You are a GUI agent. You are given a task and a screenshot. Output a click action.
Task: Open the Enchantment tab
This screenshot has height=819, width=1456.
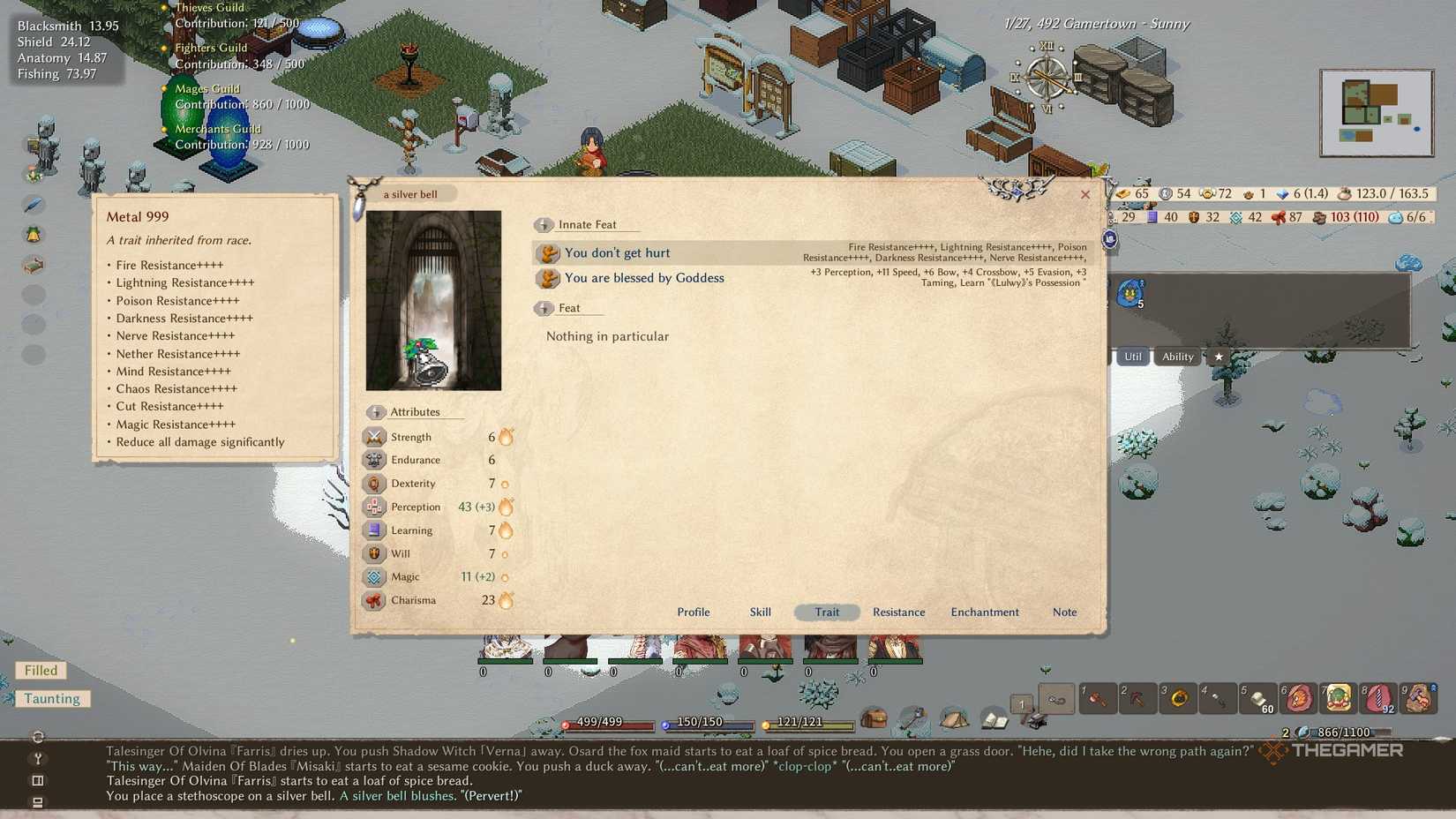pos(984,612)
